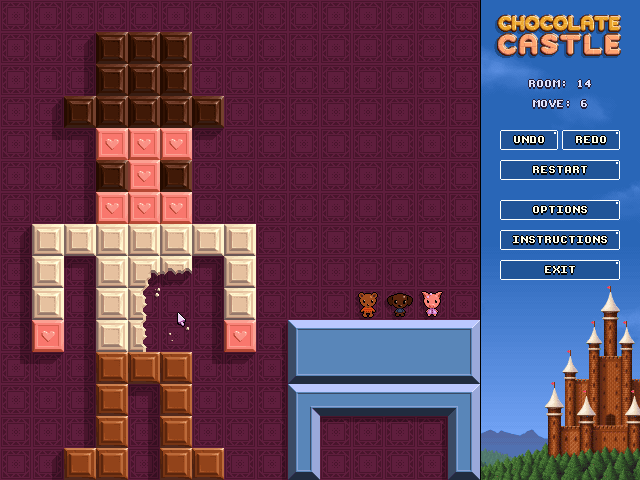The image size is (640, 480).
Task: Exit the game
Action: [559, 270]
